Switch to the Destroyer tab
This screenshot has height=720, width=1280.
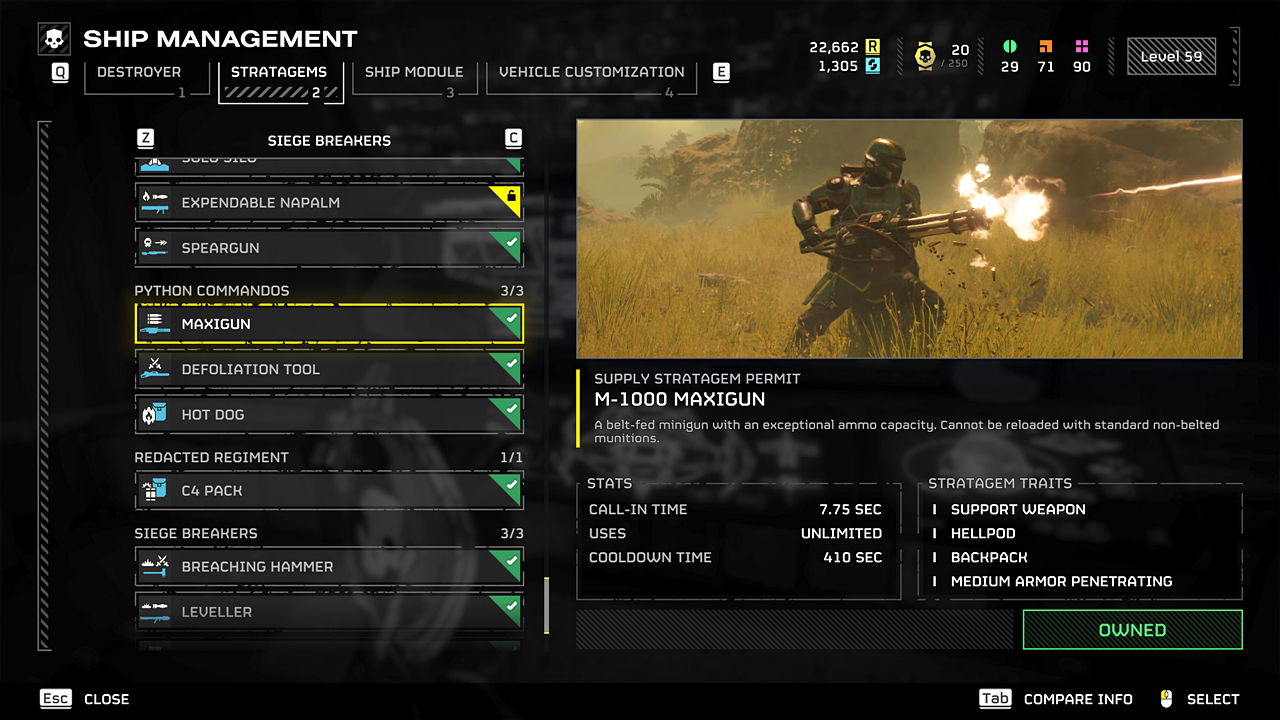138,74
